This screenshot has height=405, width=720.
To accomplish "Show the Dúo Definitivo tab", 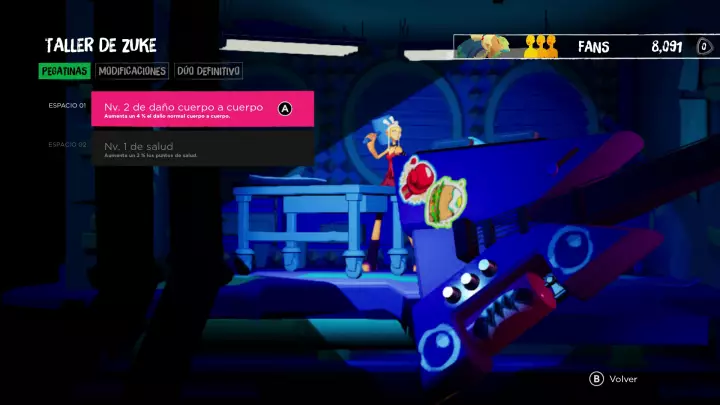I will click(208, 71).
